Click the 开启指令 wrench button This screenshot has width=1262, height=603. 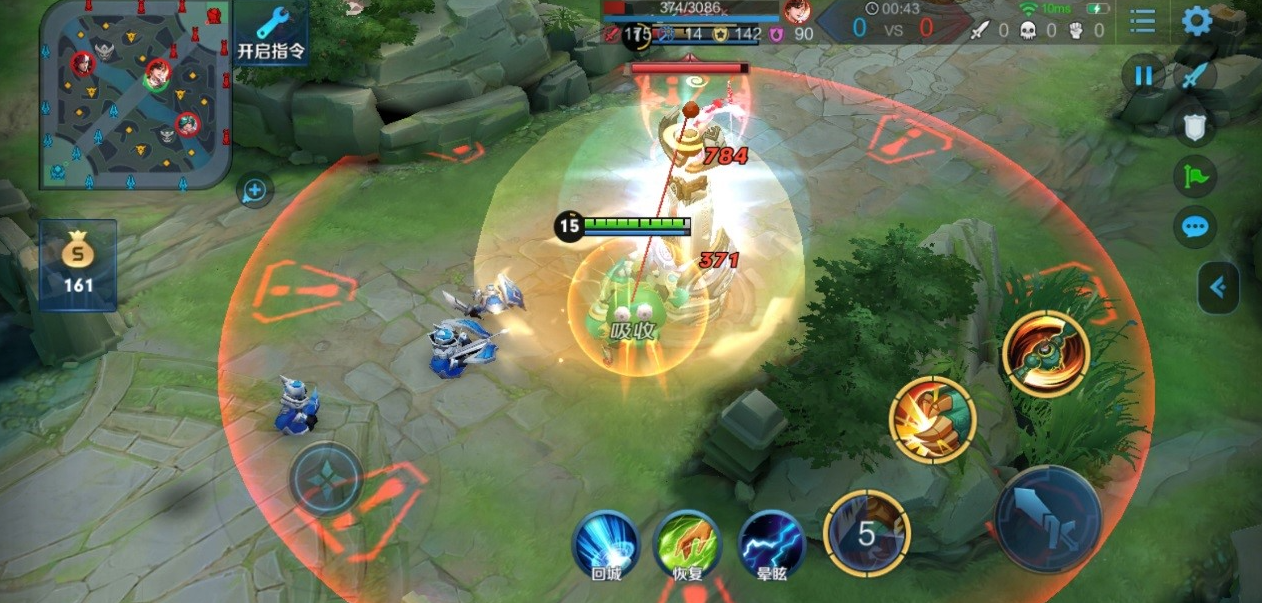pos(273,33)
